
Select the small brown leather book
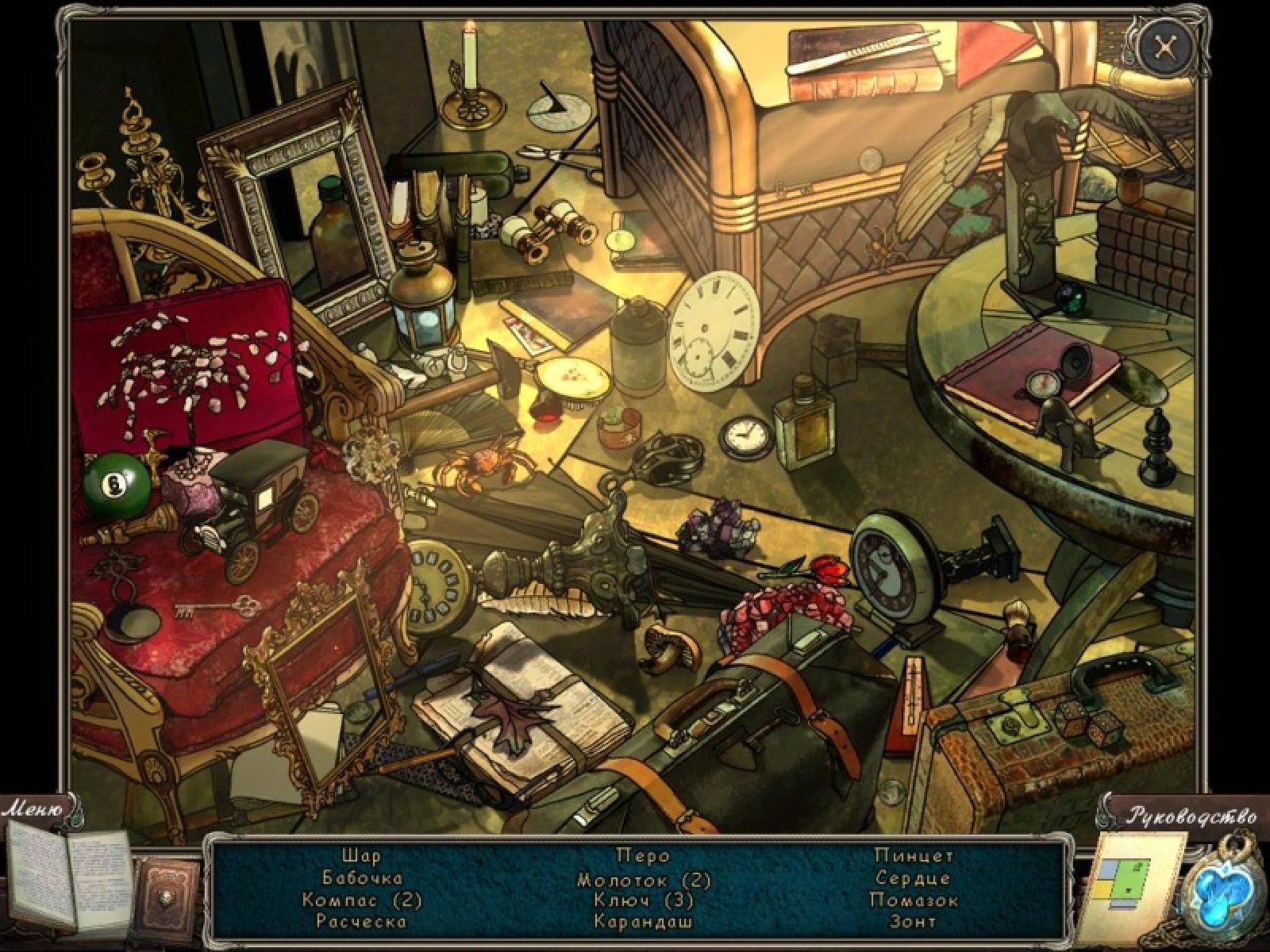coord(167,892)
